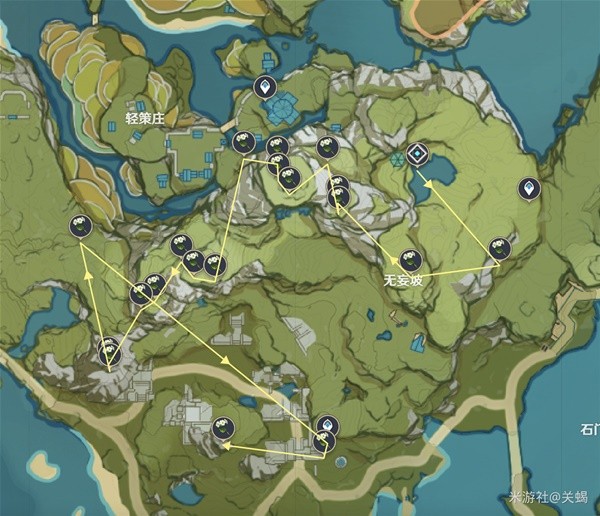Screen dimensions: 600x516
Task: Choose the flower marker at the route's final arrow
Action: pyautogui.click(x=223, y=429)
